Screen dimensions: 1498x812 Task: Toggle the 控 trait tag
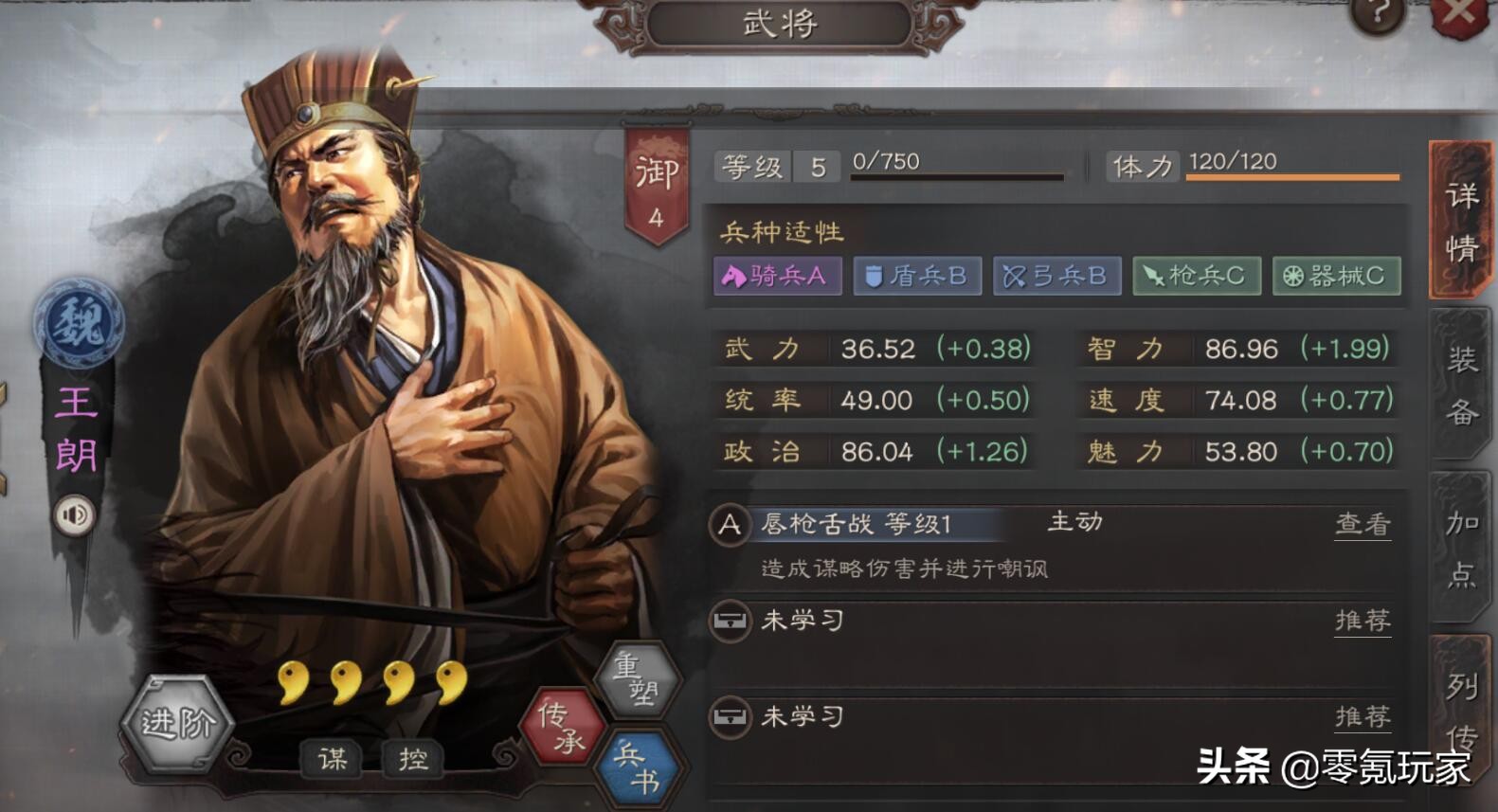(411, 758)
